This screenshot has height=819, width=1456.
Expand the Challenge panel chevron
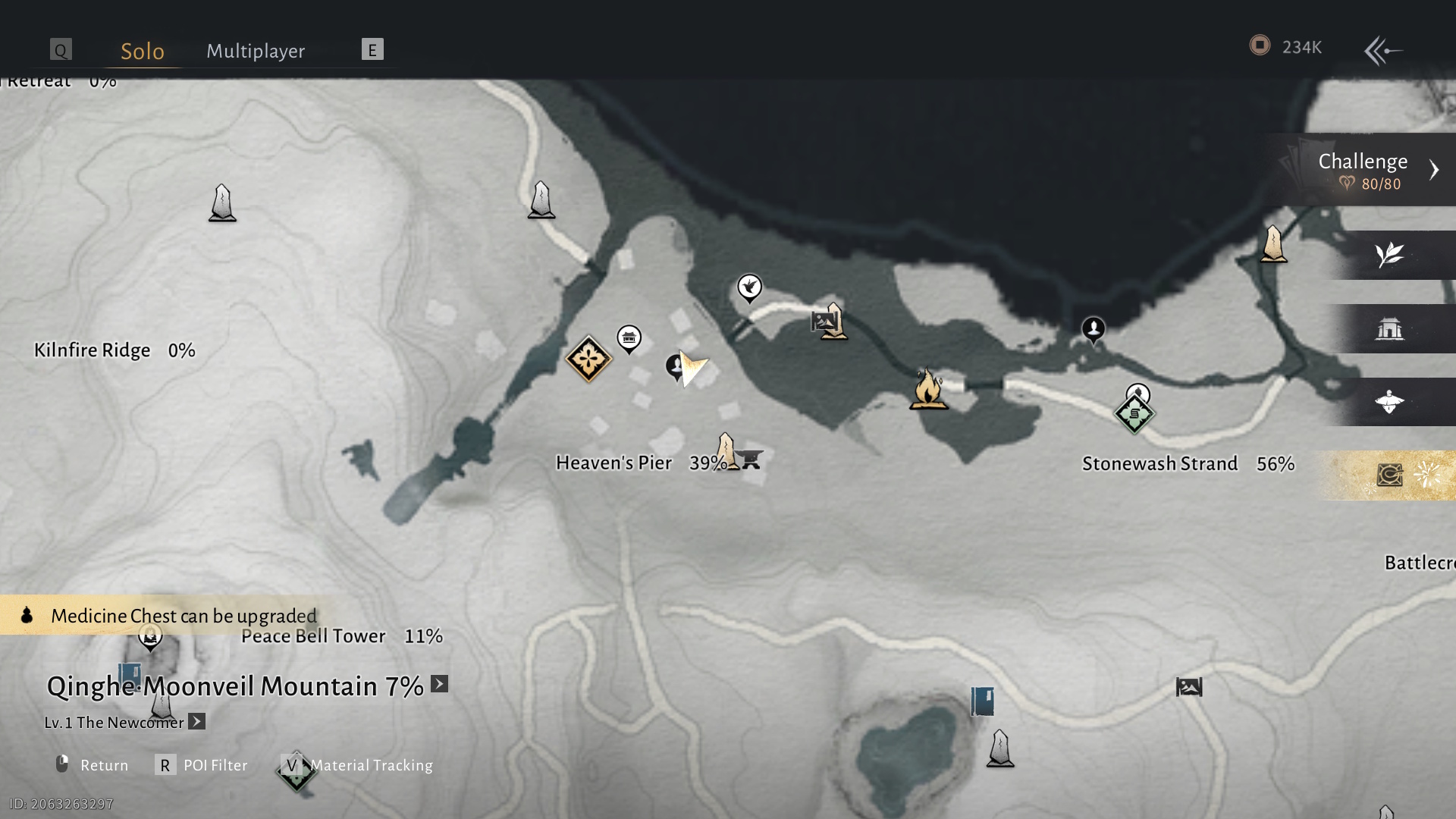(x=1436, y=170)
